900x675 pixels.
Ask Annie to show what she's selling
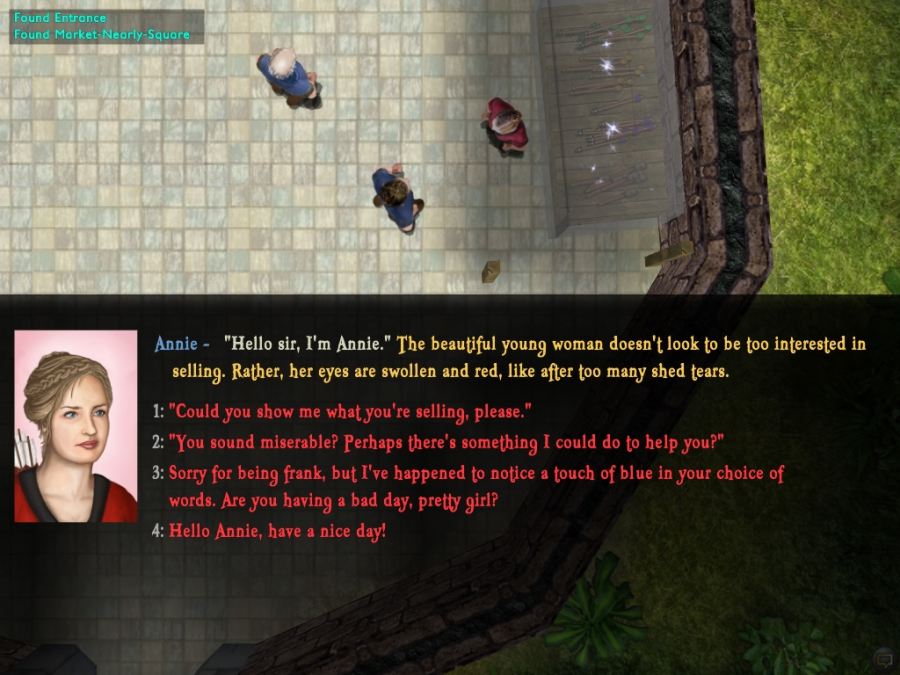(349, 411)
